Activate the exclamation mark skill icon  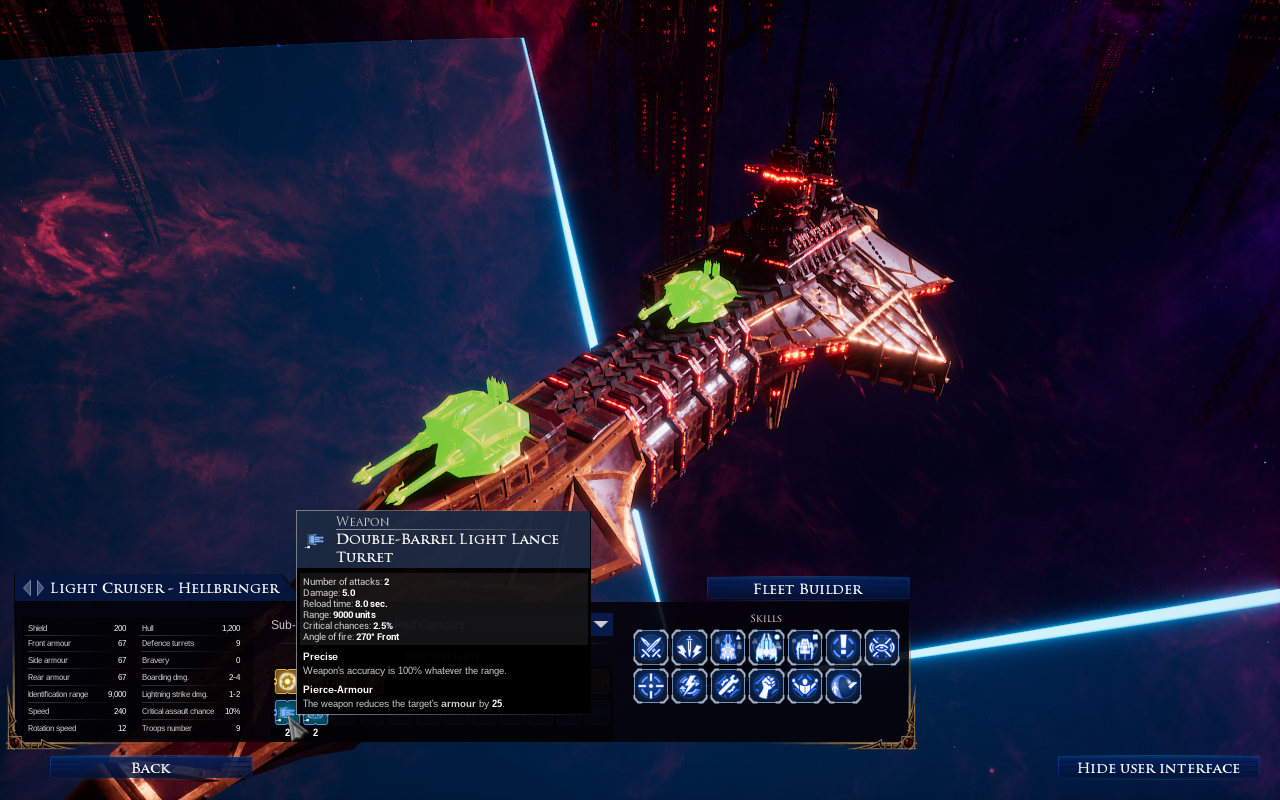pos(843,648)
